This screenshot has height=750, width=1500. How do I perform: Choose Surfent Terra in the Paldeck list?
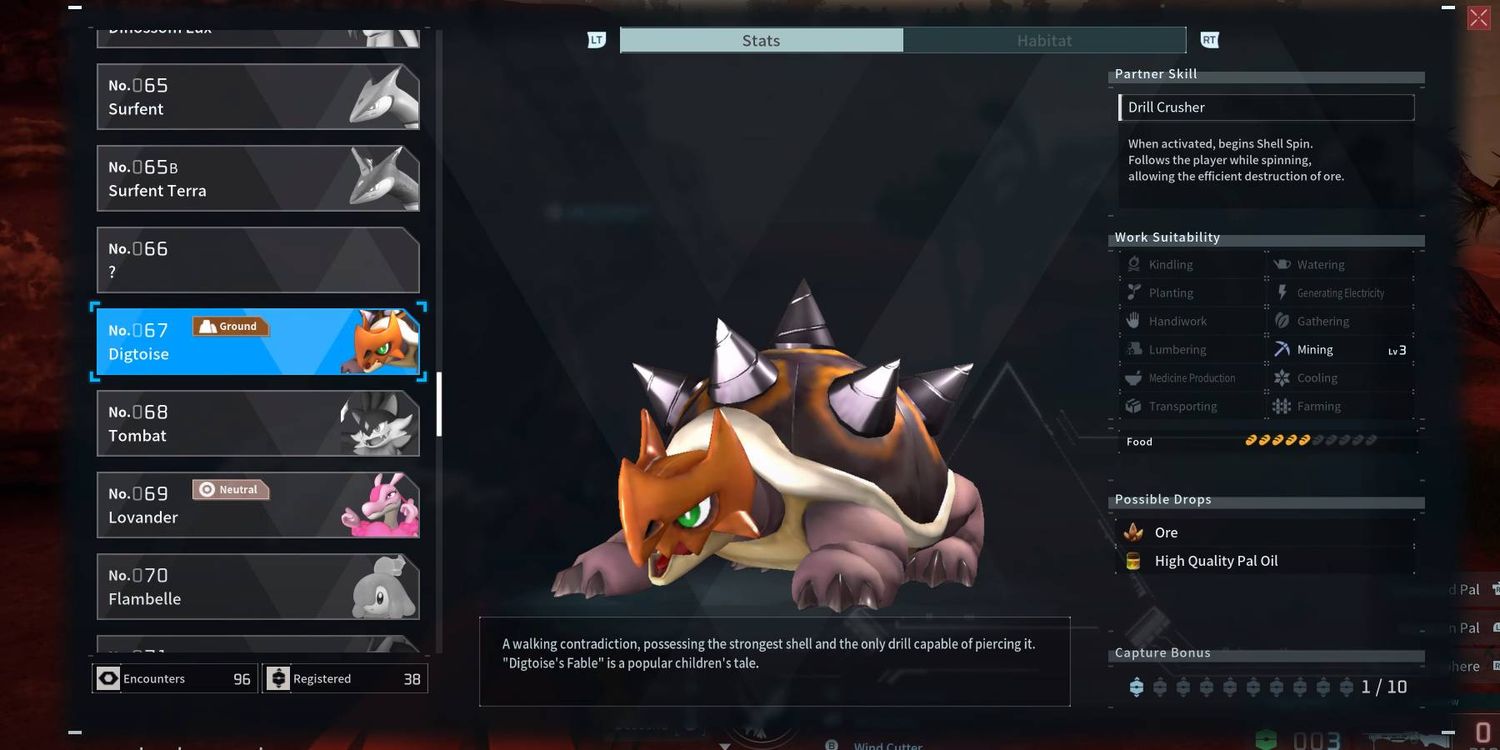pos(257,179)
